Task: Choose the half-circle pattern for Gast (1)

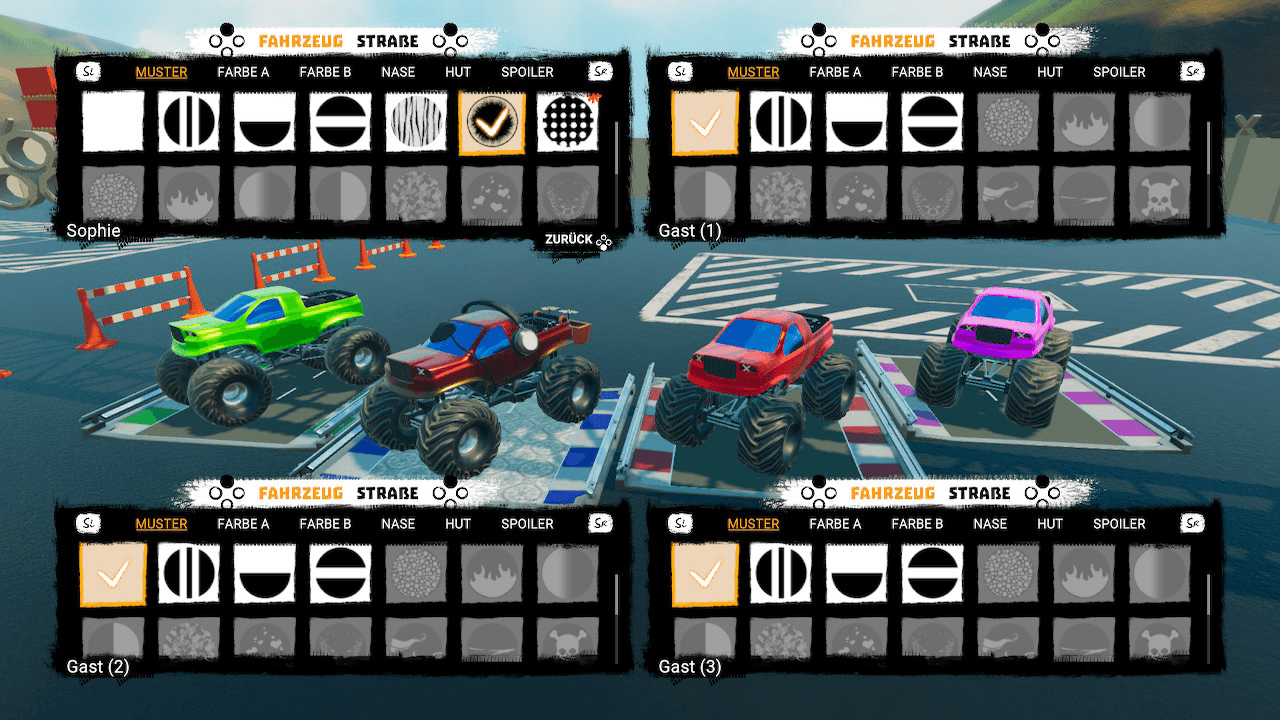Action: coord(857,122)
